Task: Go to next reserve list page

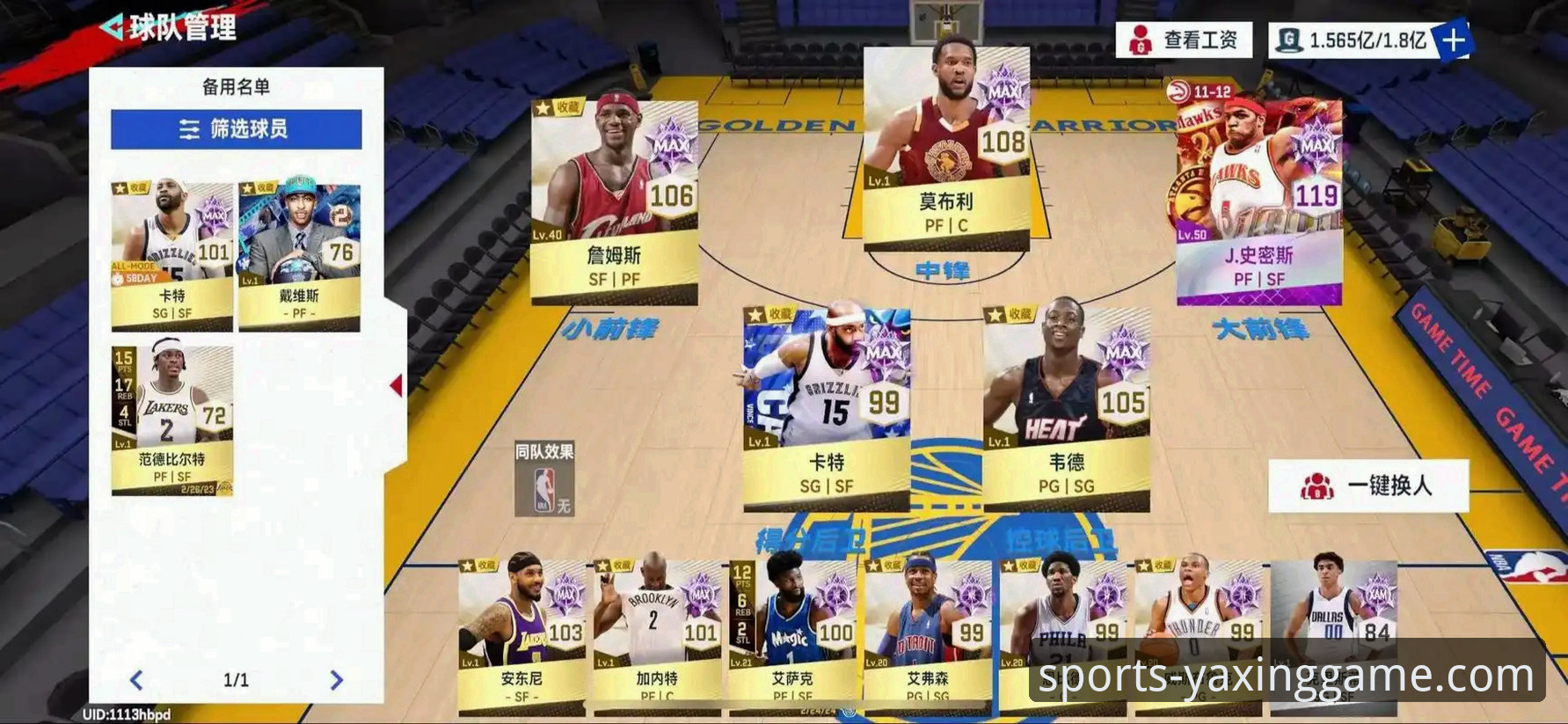Action: 336,680
